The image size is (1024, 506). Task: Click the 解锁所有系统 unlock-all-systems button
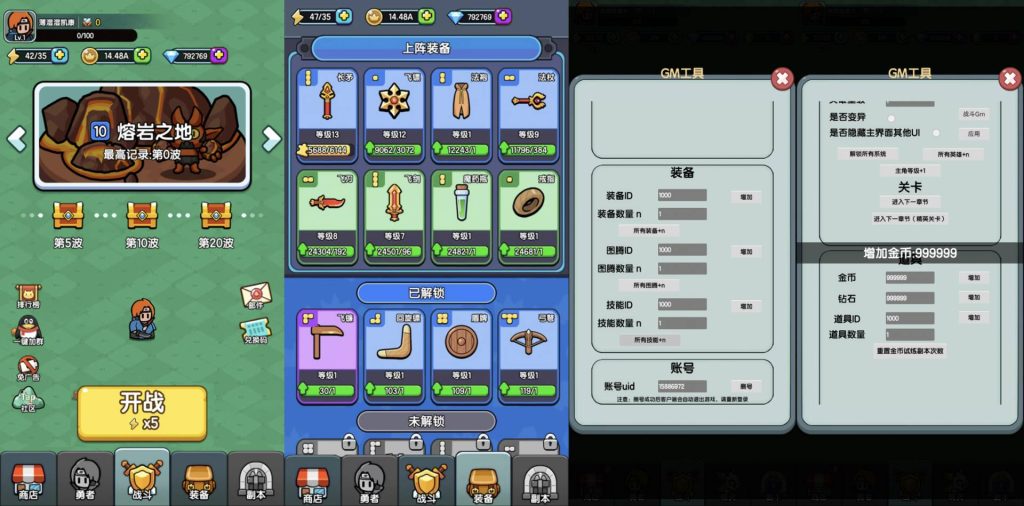866,154
